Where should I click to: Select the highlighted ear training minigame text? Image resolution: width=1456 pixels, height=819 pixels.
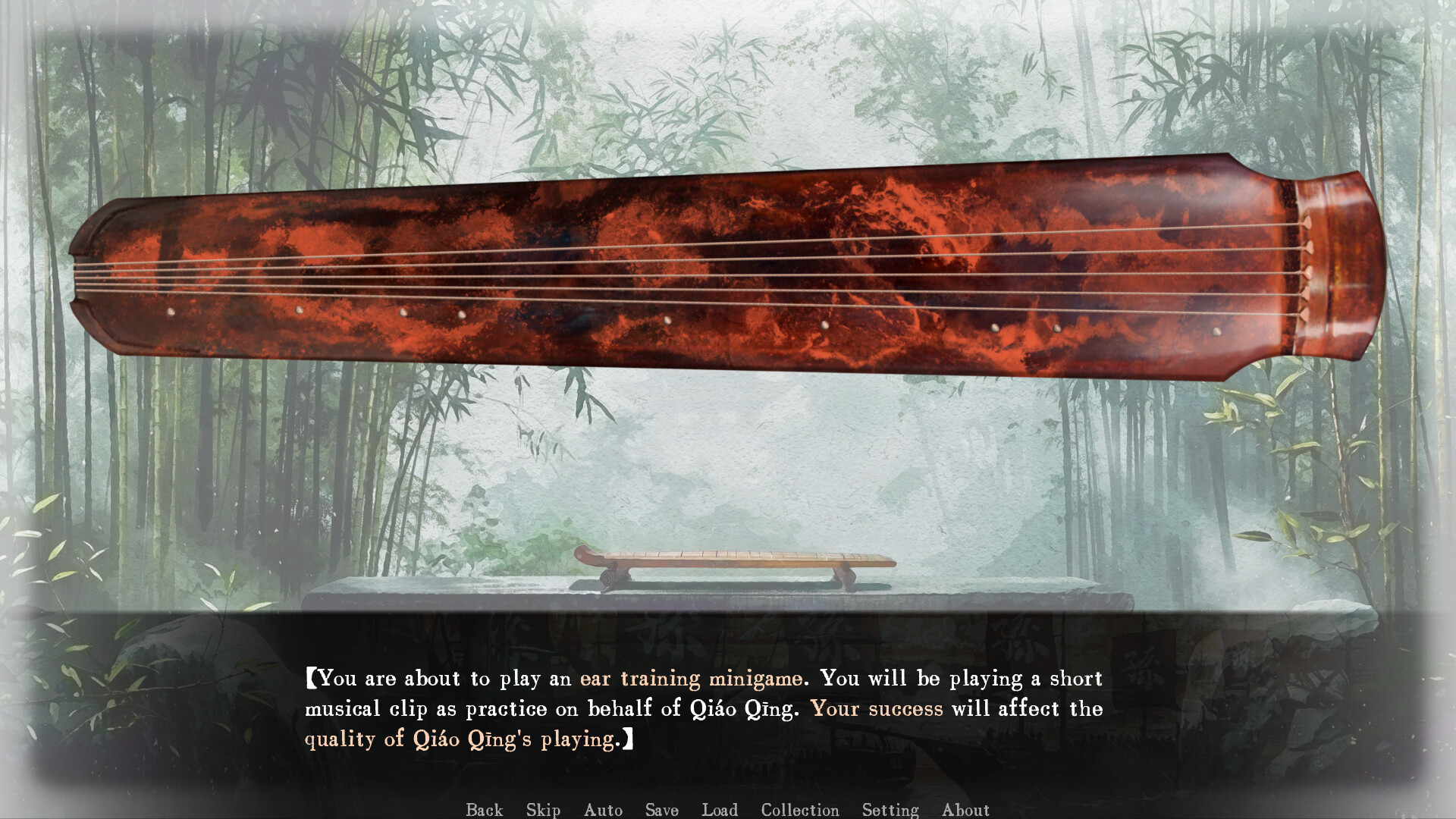tap(691, 679)
